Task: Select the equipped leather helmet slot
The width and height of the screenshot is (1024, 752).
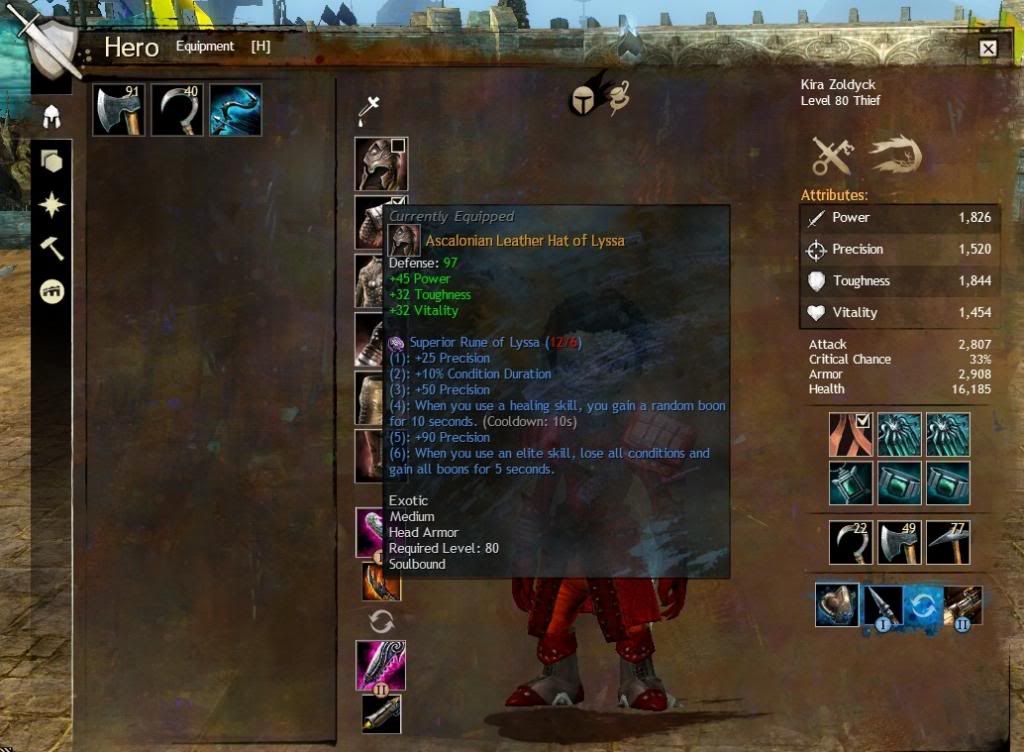Action: pyautogui.click(x=380, y=164)
